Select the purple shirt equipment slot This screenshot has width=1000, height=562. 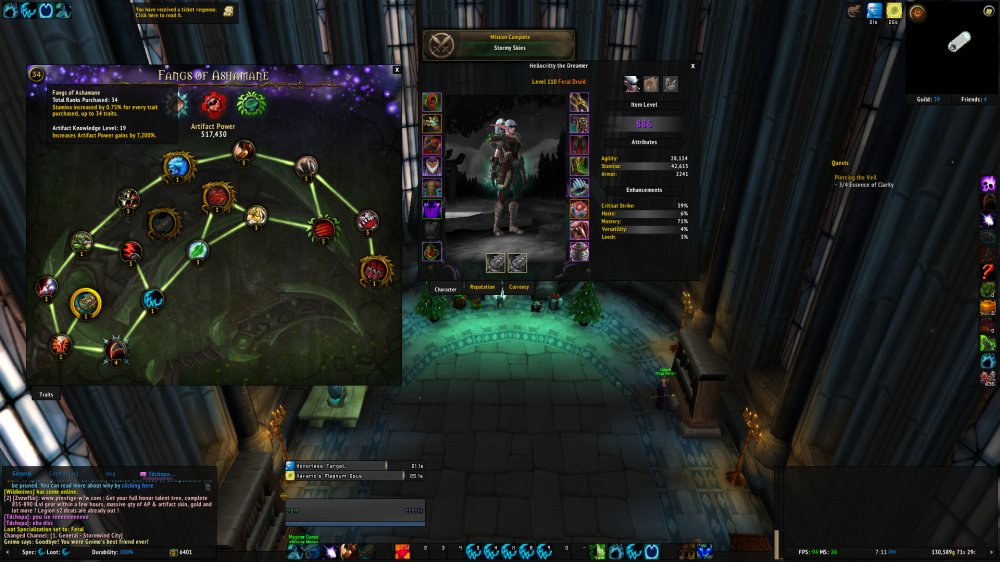[432, 208]
